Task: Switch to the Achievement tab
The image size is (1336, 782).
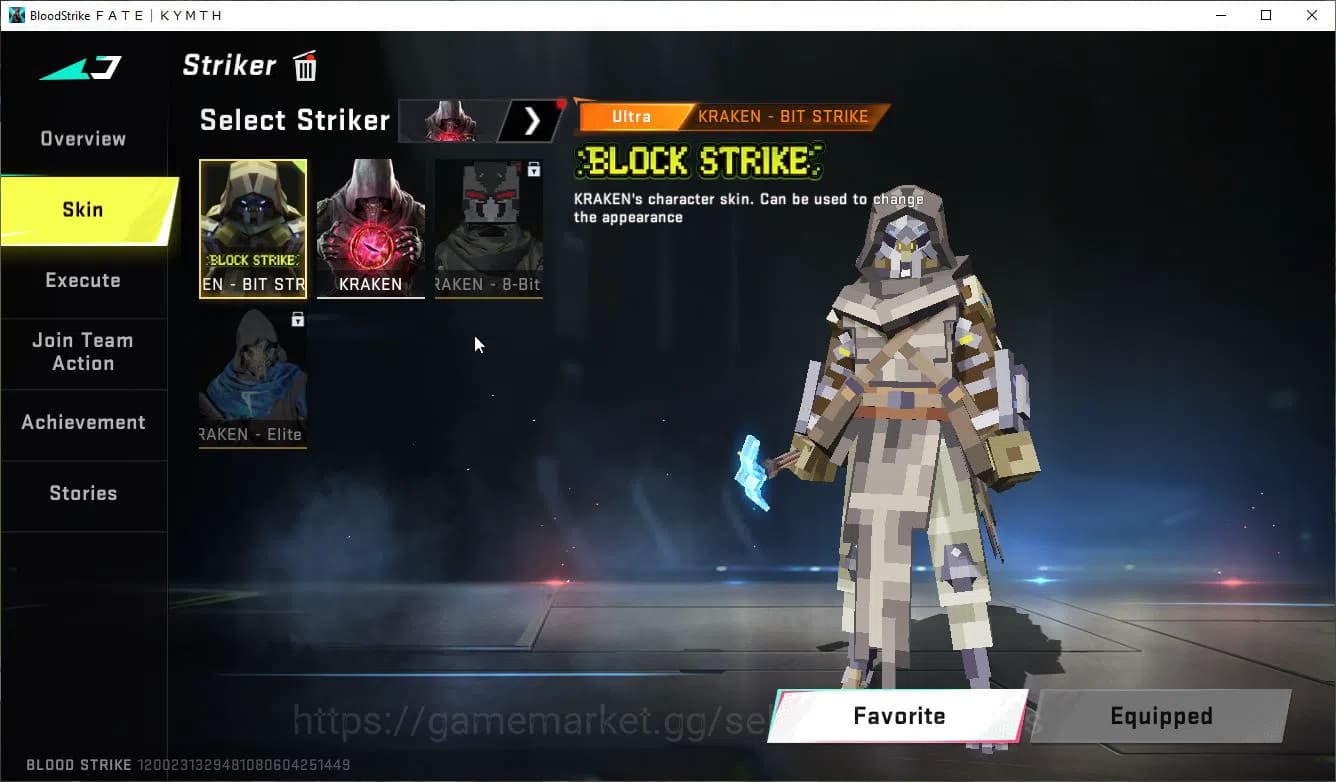Action: pos(83,423)
